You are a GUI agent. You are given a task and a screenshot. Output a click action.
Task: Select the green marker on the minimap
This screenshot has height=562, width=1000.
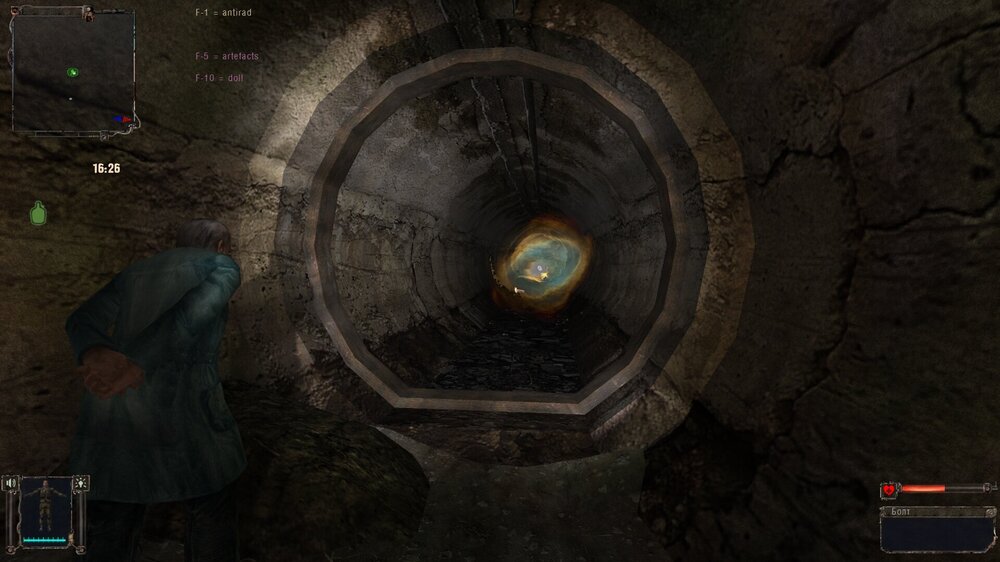click(72, 71)
